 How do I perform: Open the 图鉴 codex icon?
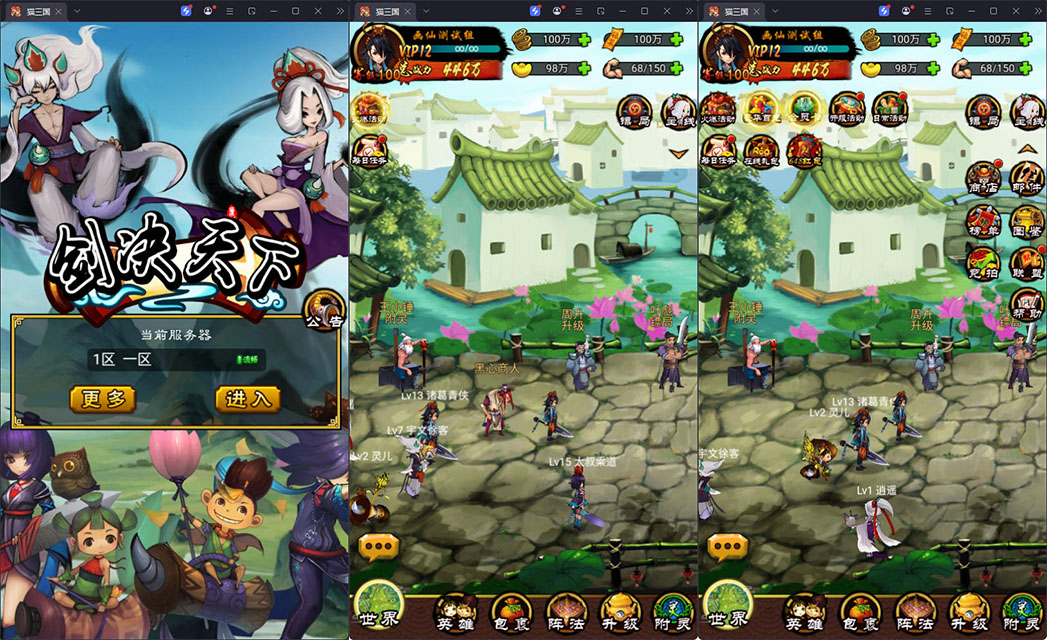coord(1027,222)
